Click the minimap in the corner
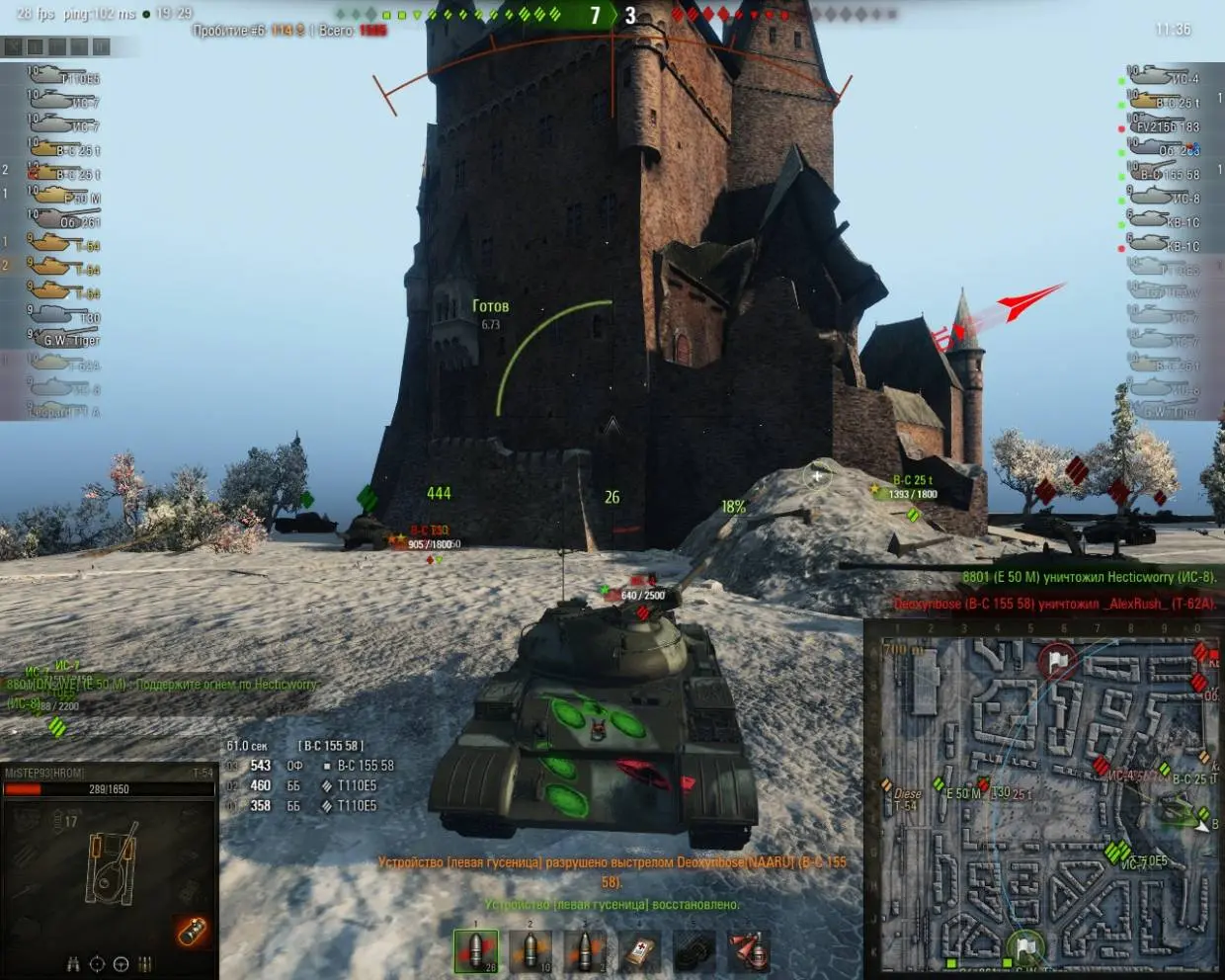The width and height of the screenshot is (1225, 980). point(1042,798)
